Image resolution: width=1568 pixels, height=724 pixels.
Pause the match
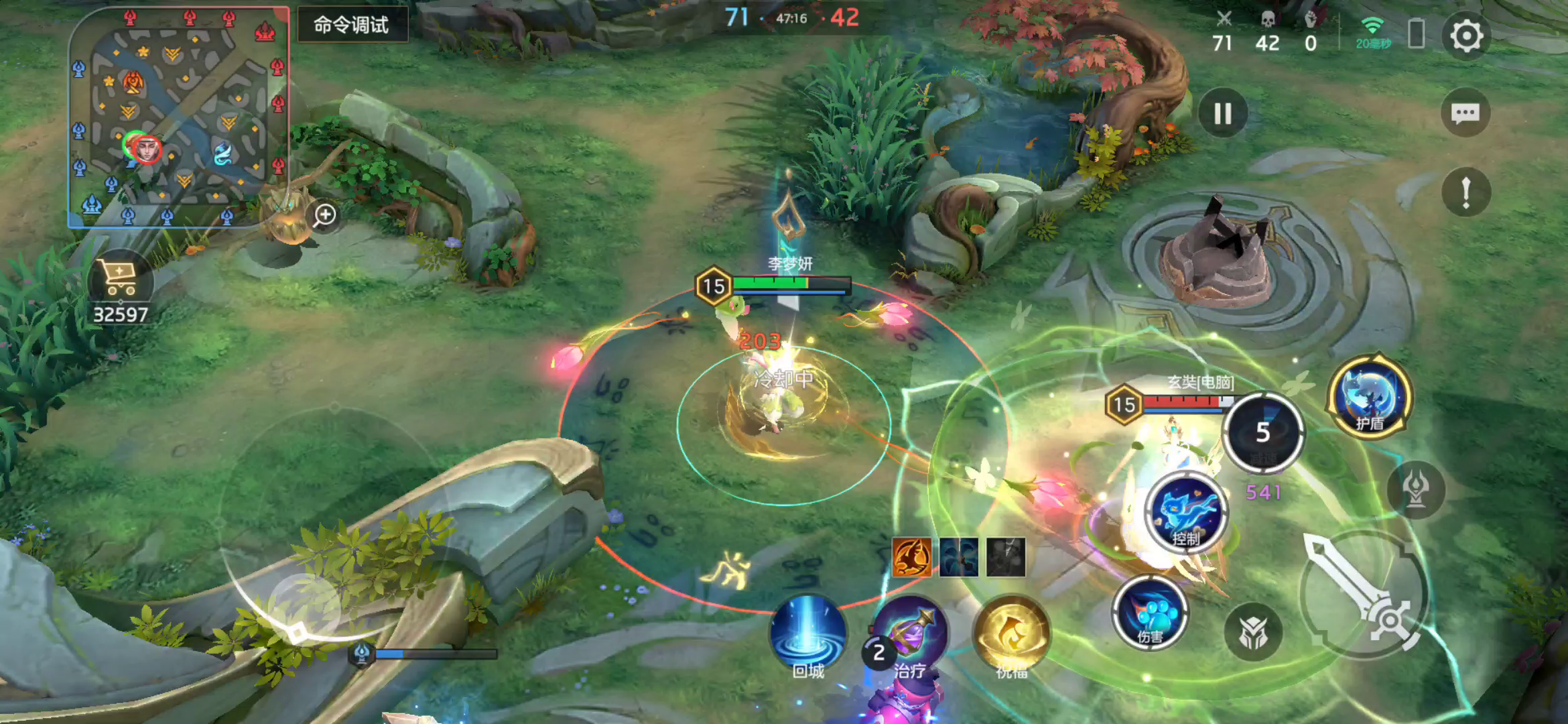[1223, 114]
